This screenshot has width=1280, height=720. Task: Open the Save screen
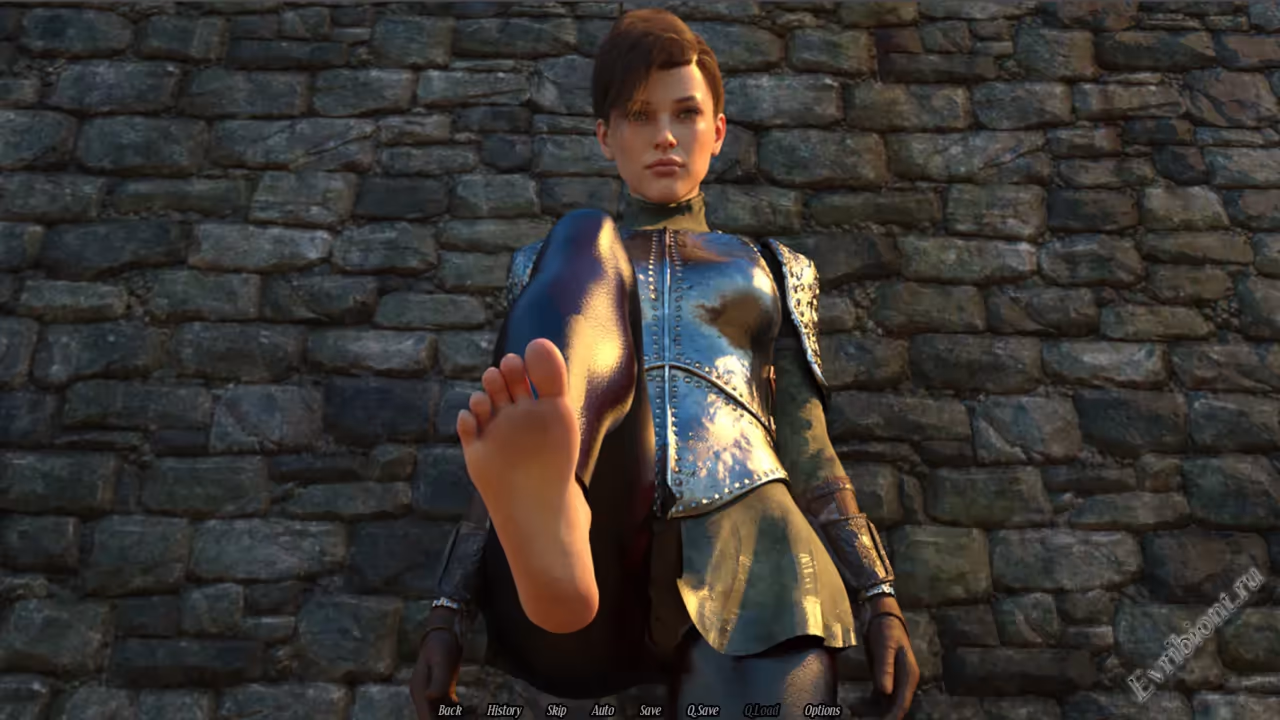tap(650, 710)
